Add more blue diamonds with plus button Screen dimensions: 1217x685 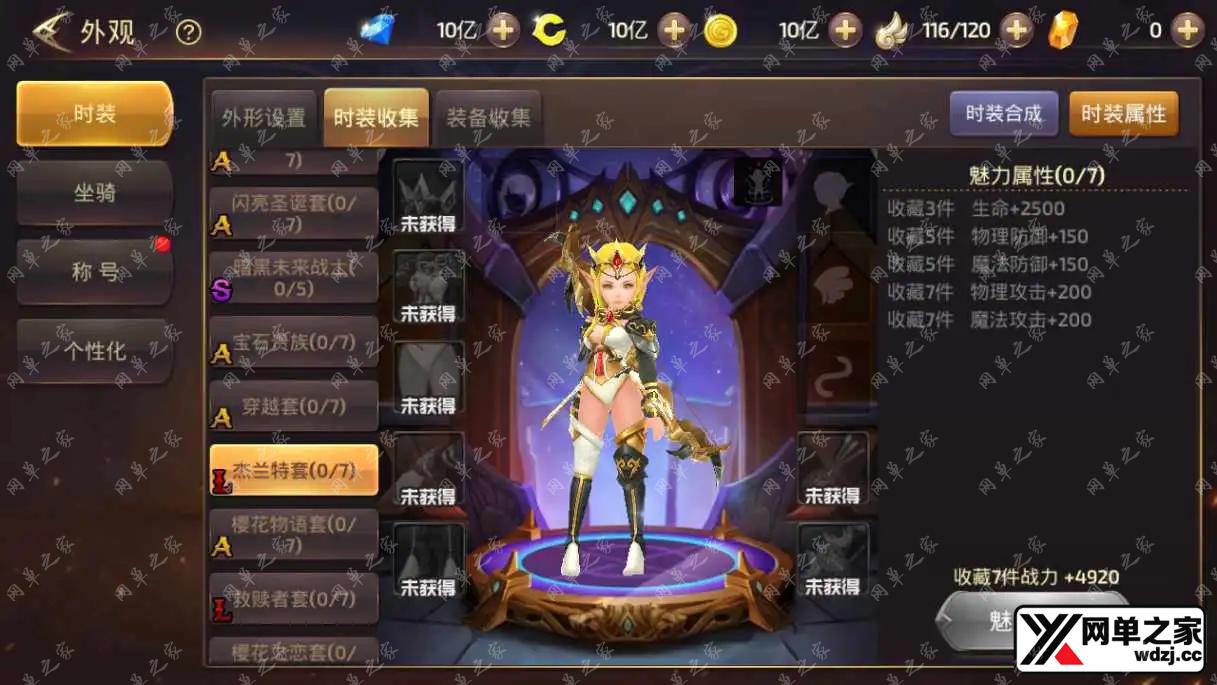[503, 30]
